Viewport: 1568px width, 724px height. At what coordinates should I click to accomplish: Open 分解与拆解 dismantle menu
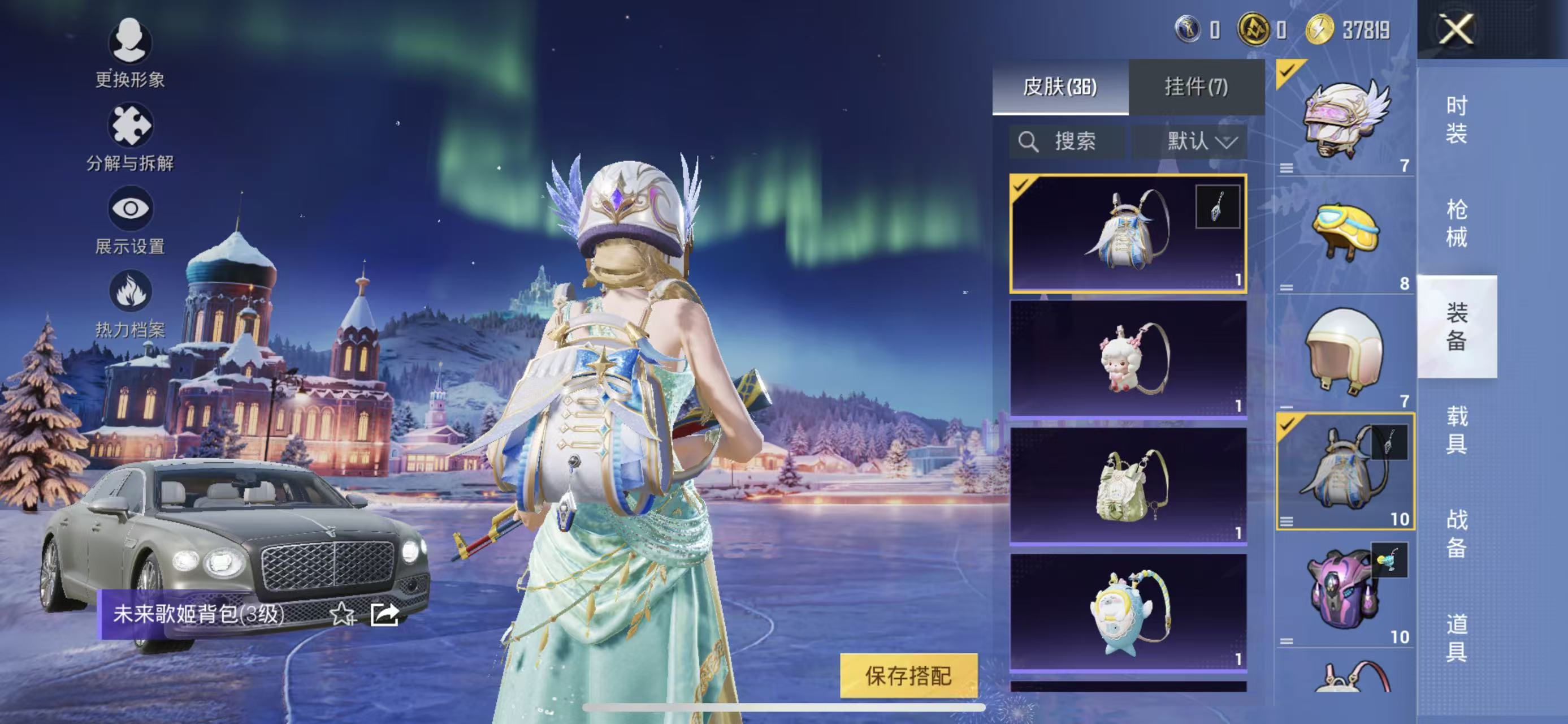pos(129,137)
